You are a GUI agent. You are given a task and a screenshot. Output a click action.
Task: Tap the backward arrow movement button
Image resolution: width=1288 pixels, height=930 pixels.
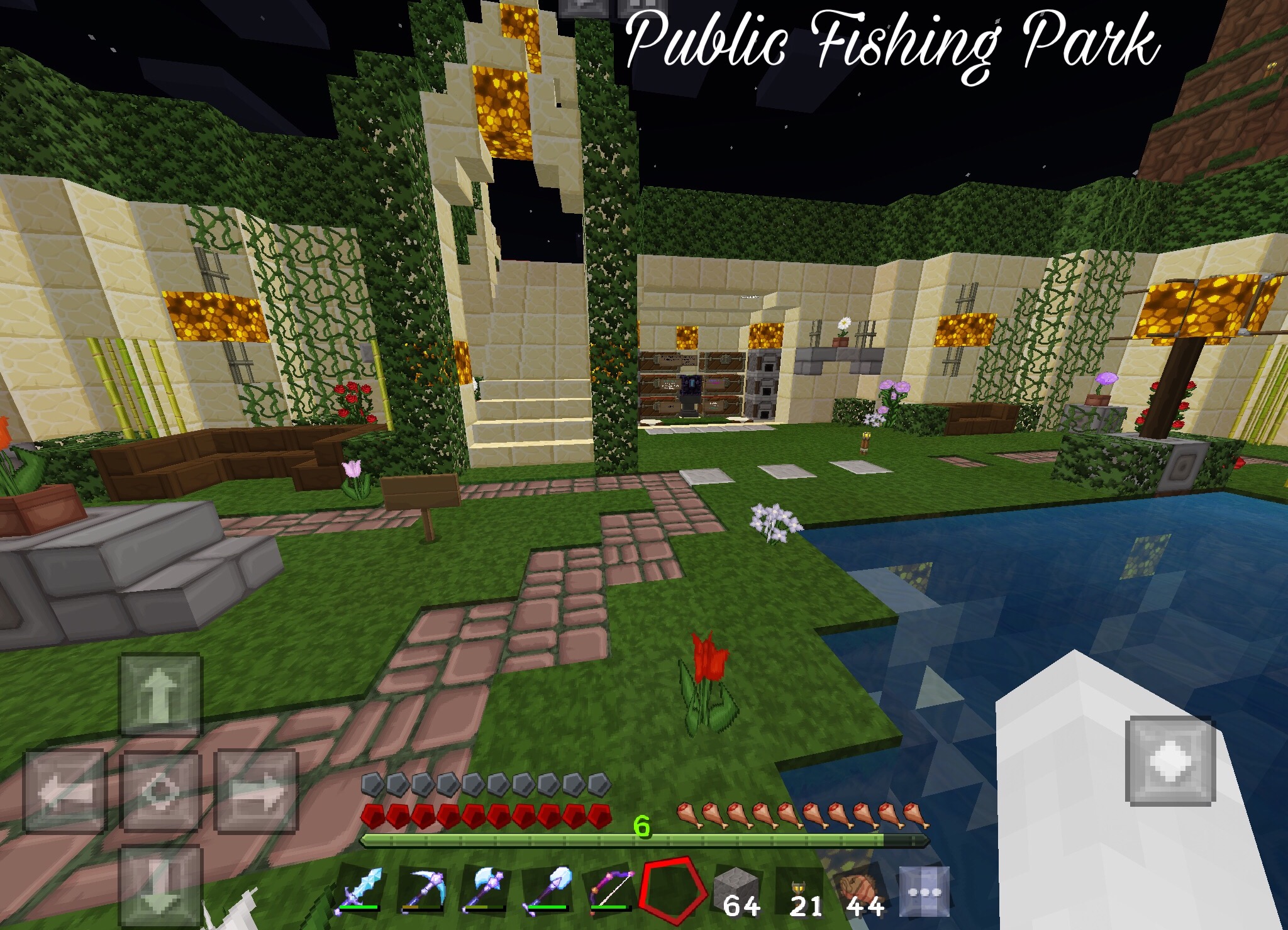tap(160, 887)
